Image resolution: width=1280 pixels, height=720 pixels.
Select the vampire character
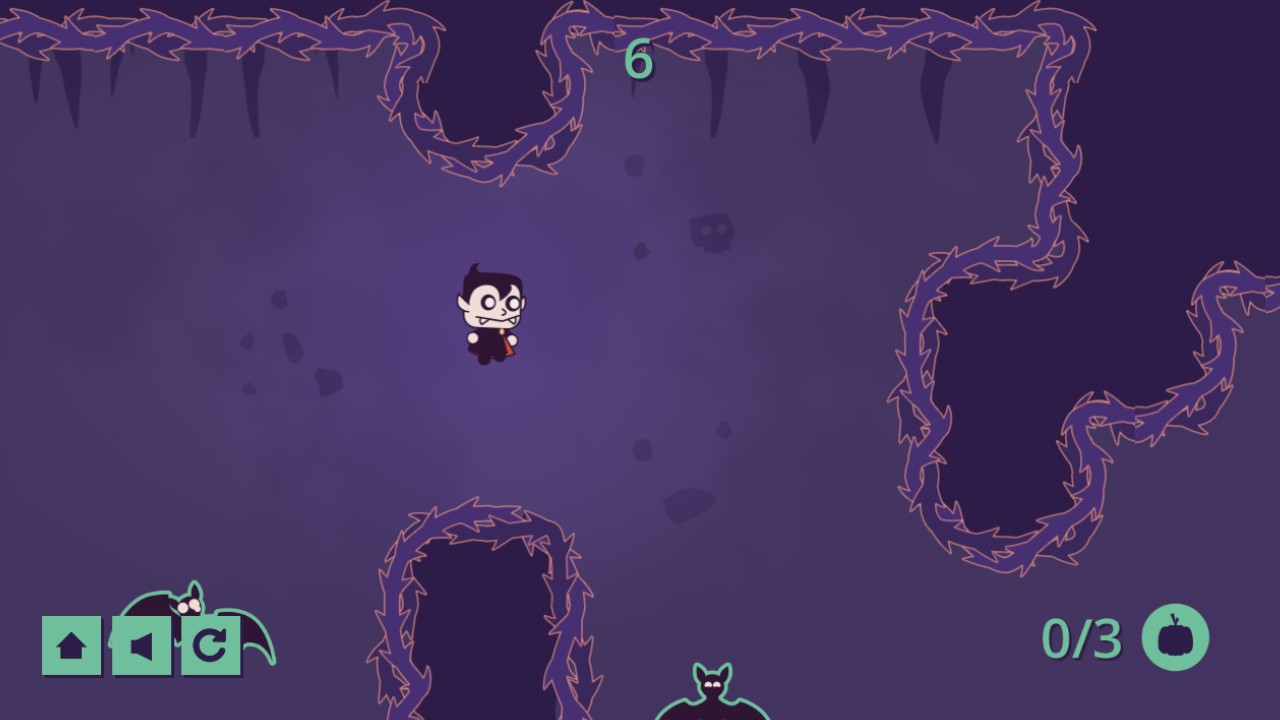click(x=490, y=315)
